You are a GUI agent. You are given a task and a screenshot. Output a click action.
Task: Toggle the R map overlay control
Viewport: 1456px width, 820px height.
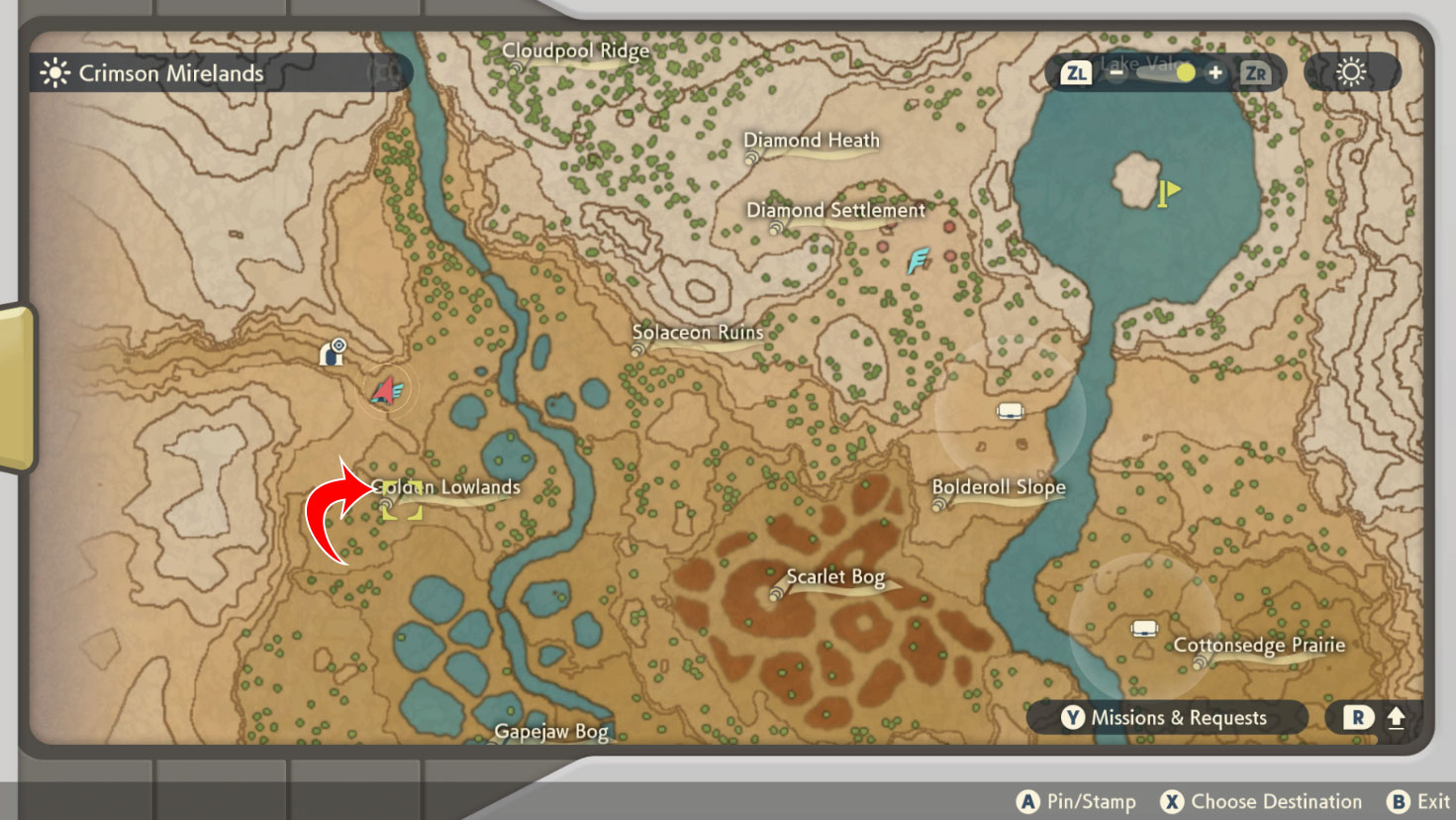(x=1357, y=718)
